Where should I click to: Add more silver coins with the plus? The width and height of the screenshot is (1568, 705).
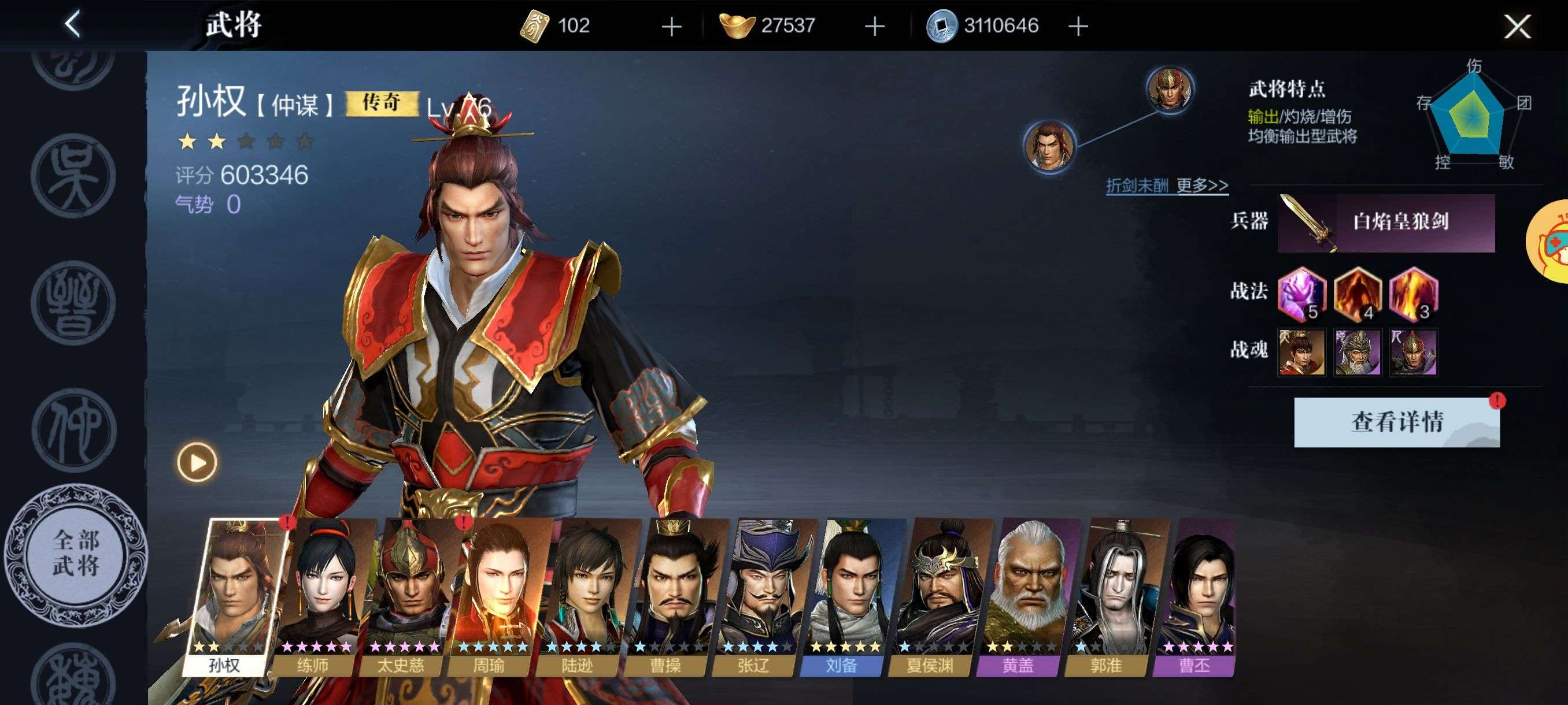(1078, 26)
